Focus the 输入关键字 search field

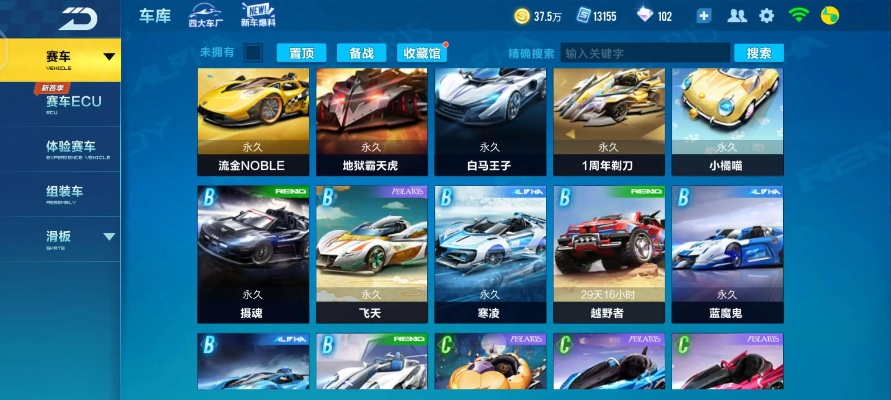point(643,53)
